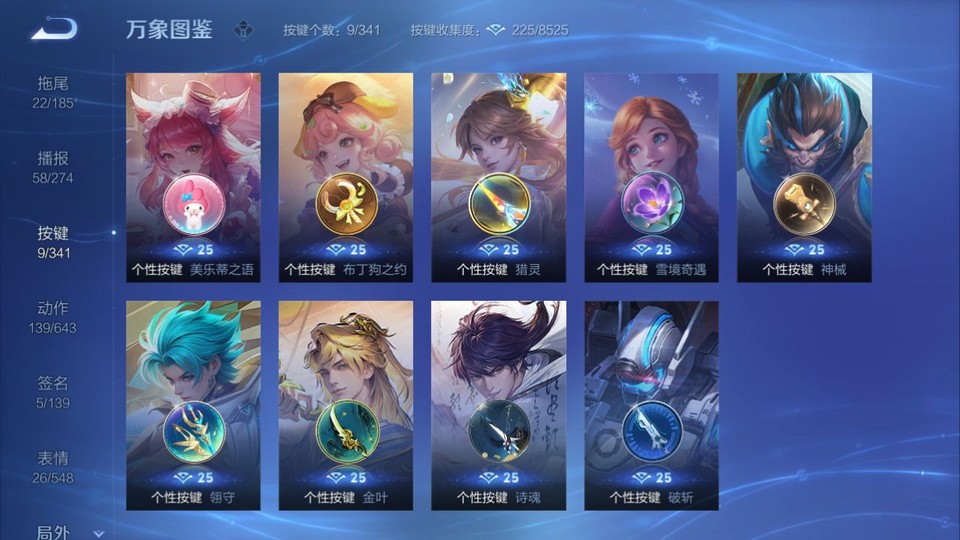Select the 按键 tab
Viewport: 960px width, 540px height.
click(x=53, y=241)
